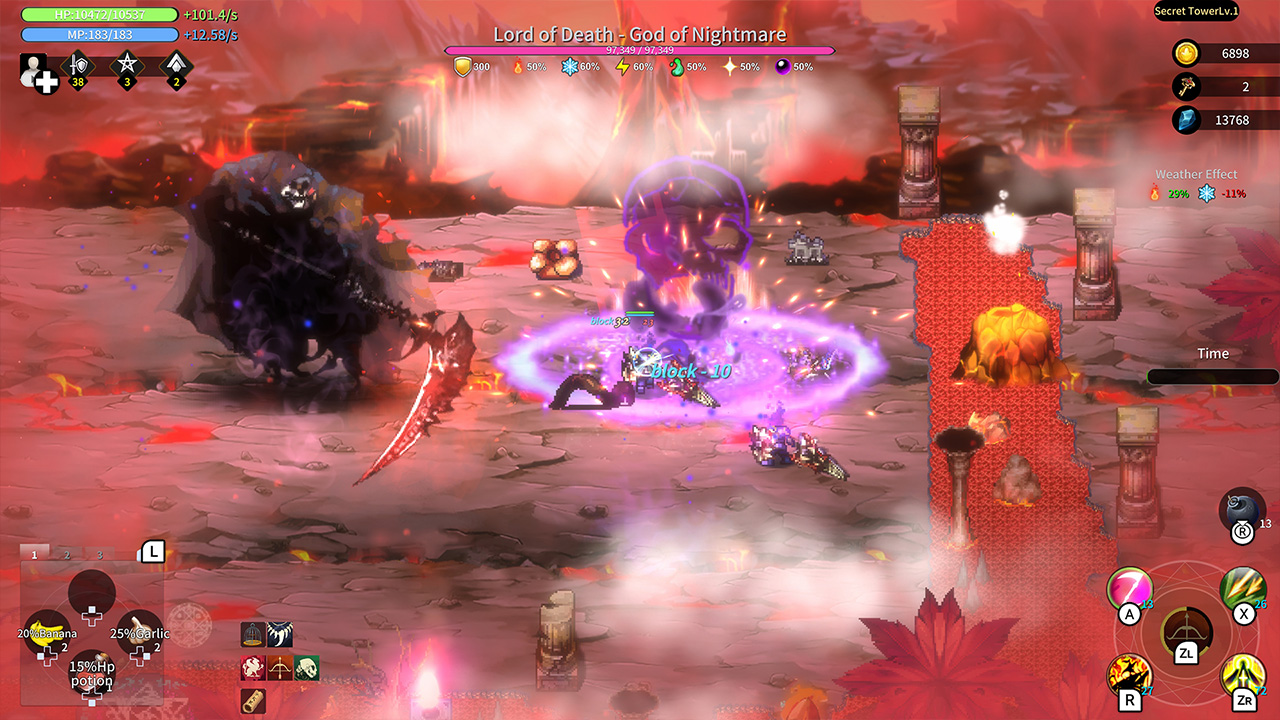The image size is (1280, 720).
Task: Throw the black bomb item
Action: pos(1241,508)
